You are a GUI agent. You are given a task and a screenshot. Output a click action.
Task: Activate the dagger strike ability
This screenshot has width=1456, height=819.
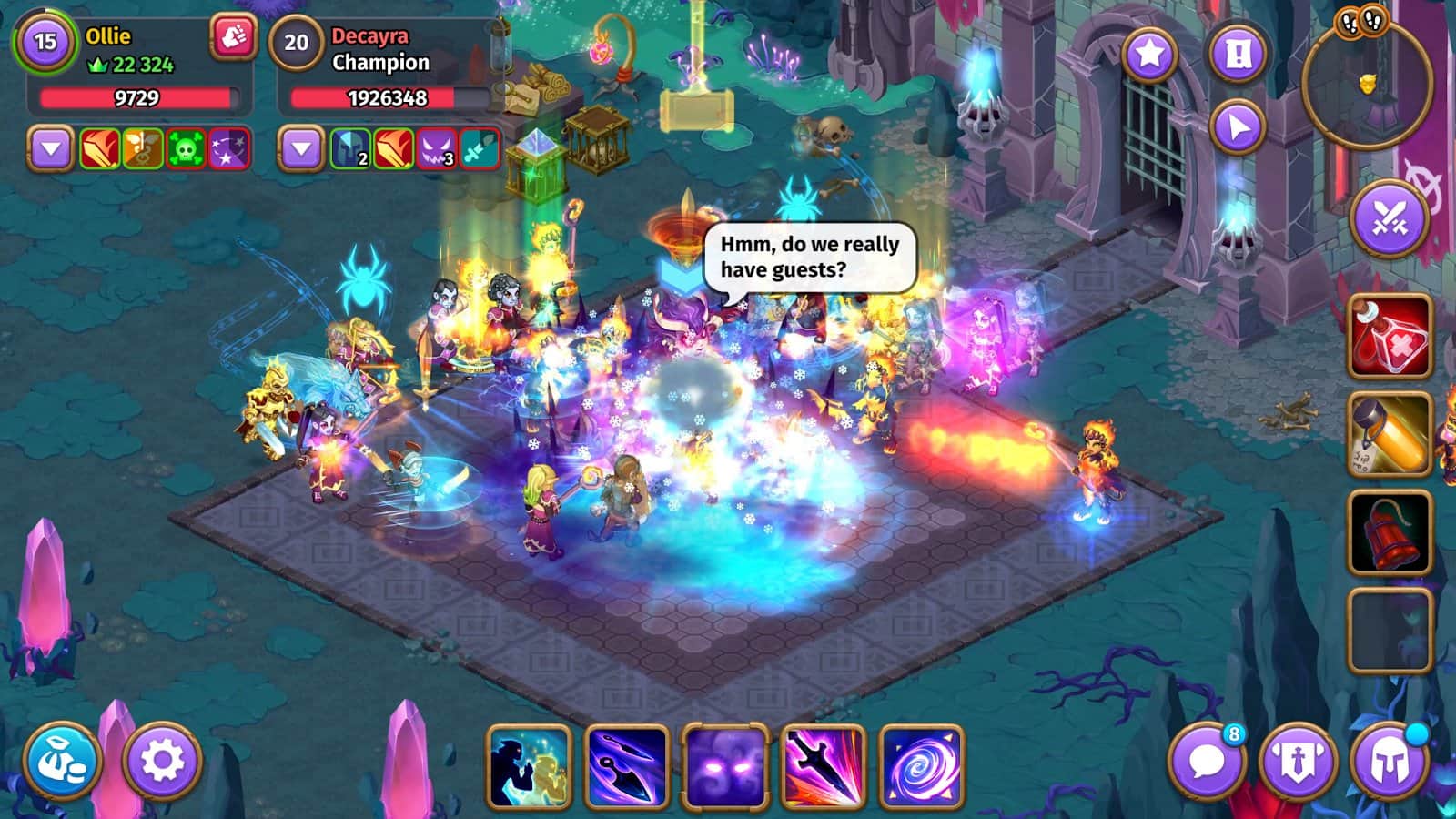click(823, 766)
